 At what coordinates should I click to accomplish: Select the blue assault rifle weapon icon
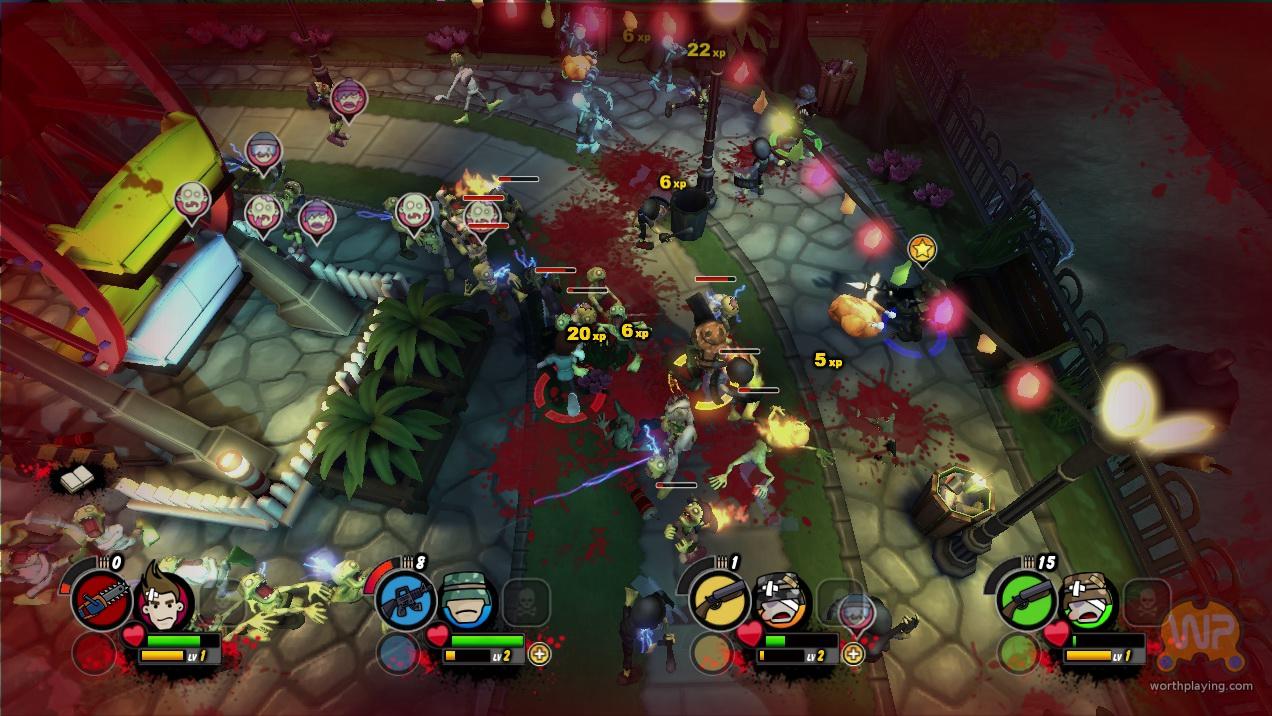pyautogui.click(x=406, y=601)
